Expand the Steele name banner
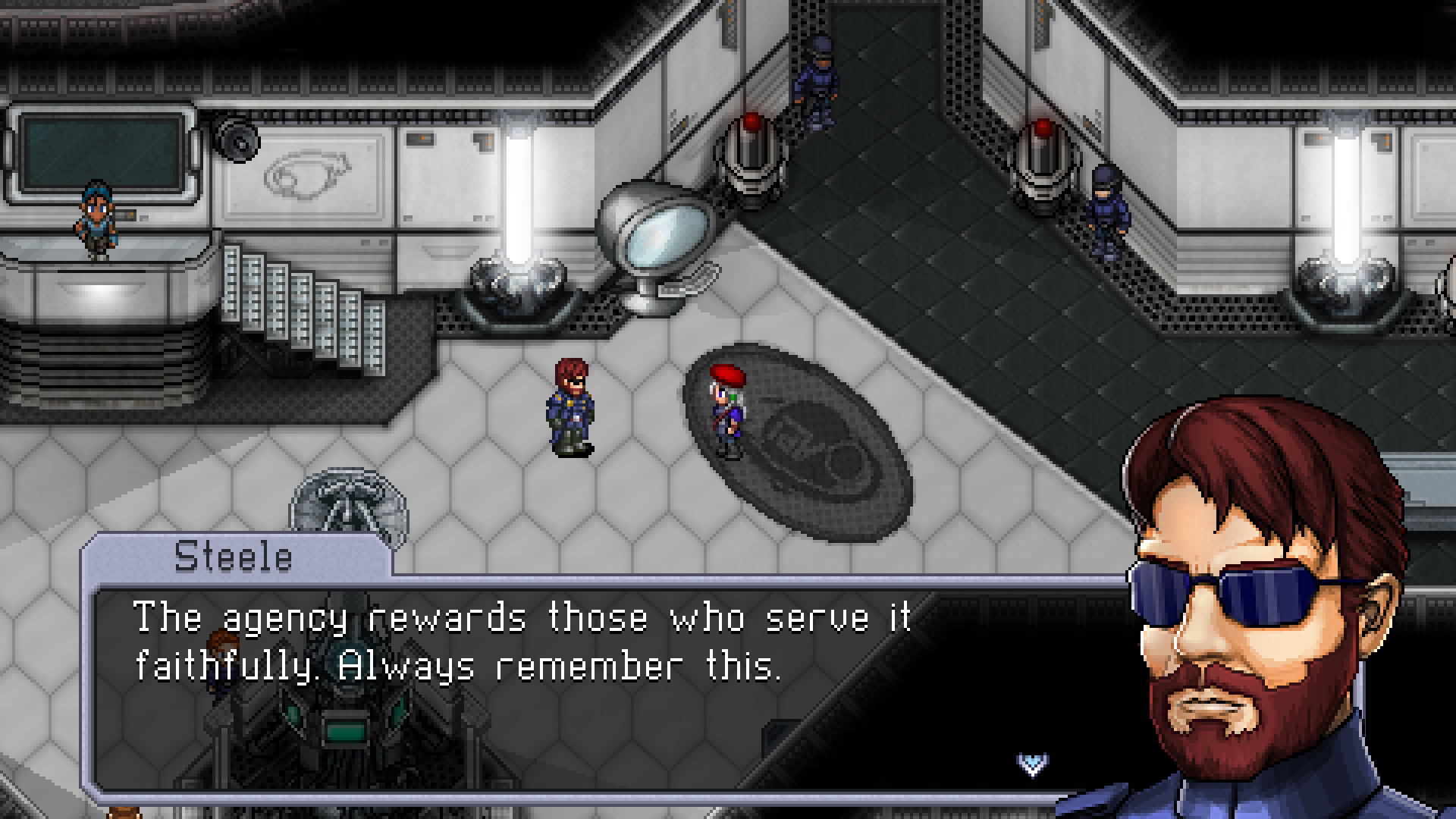This screenshot has height=819, width=1456. pyautogui.click(x=235, y=559)
